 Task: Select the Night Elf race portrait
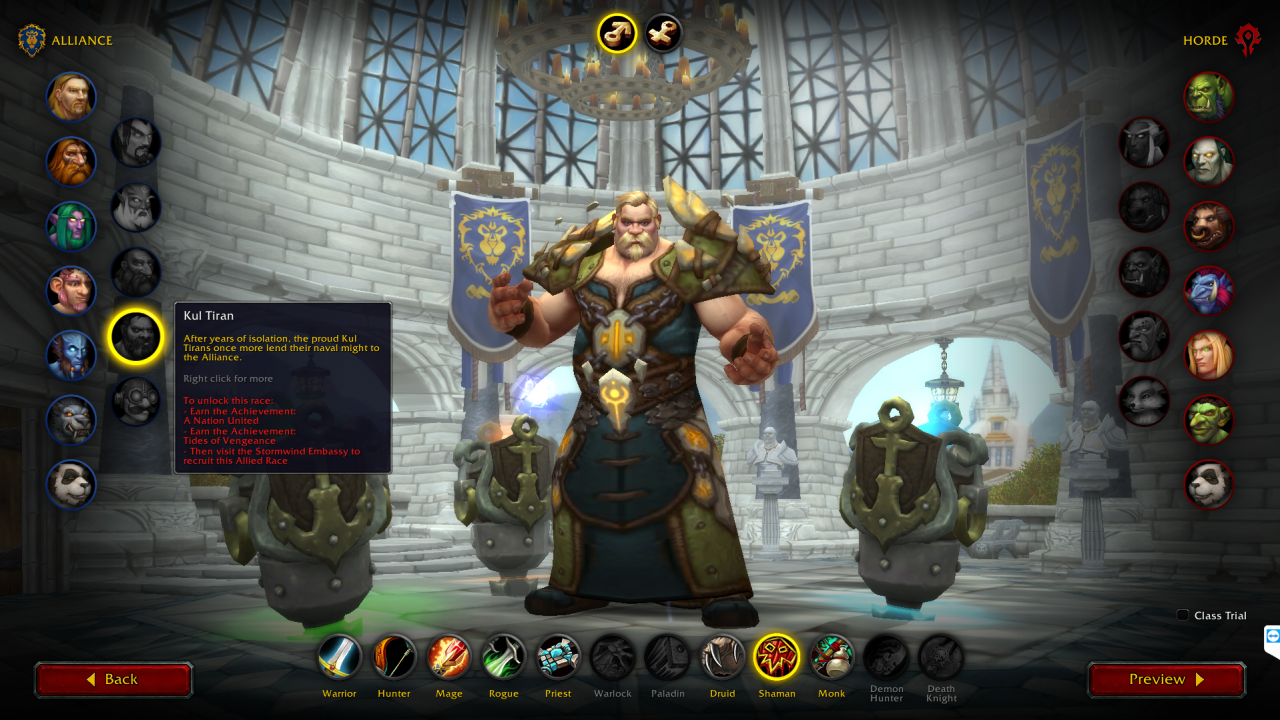click(71, 226)
